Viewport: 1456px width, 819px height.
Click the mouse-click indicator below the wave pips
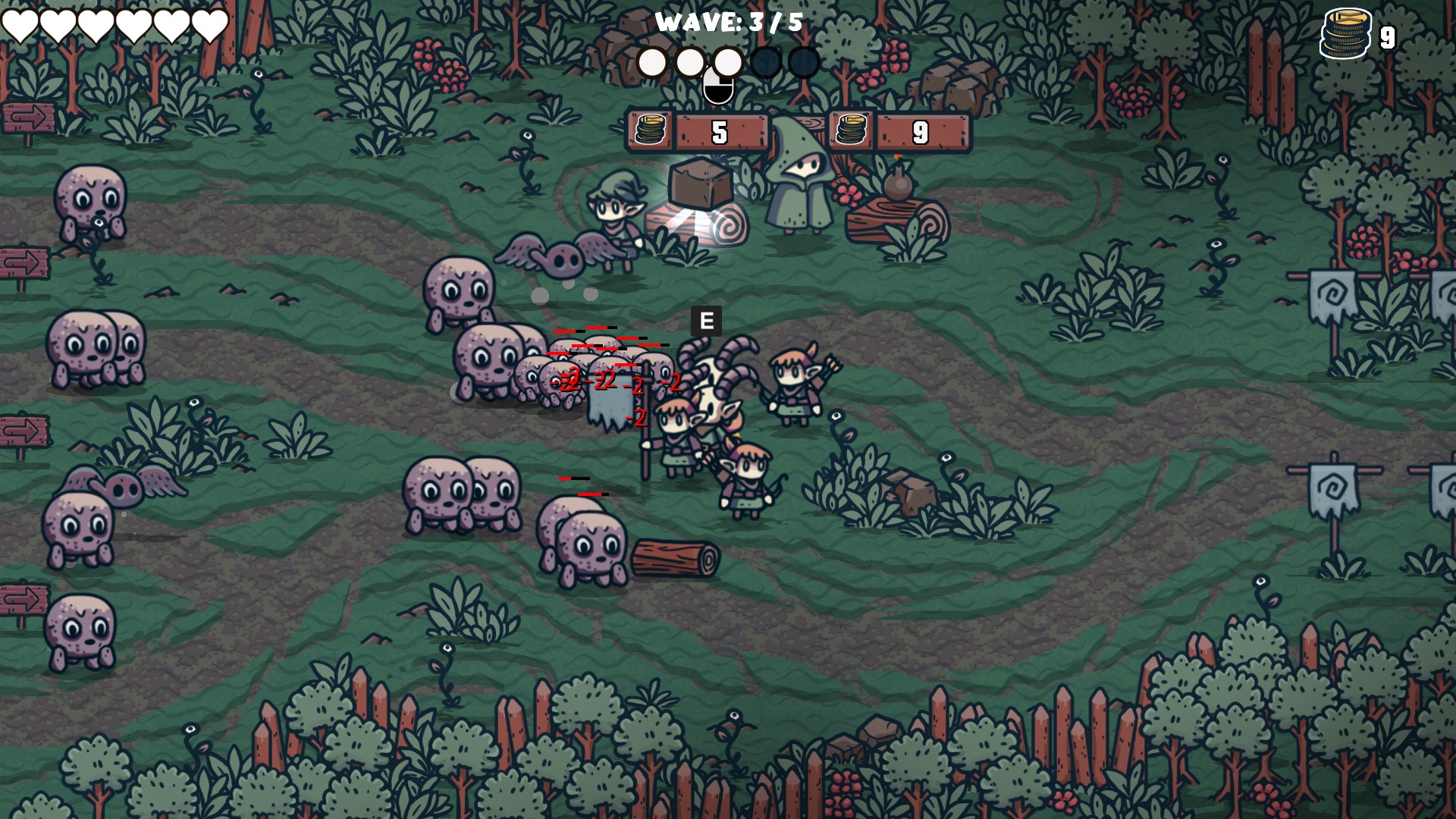[720, 86]
